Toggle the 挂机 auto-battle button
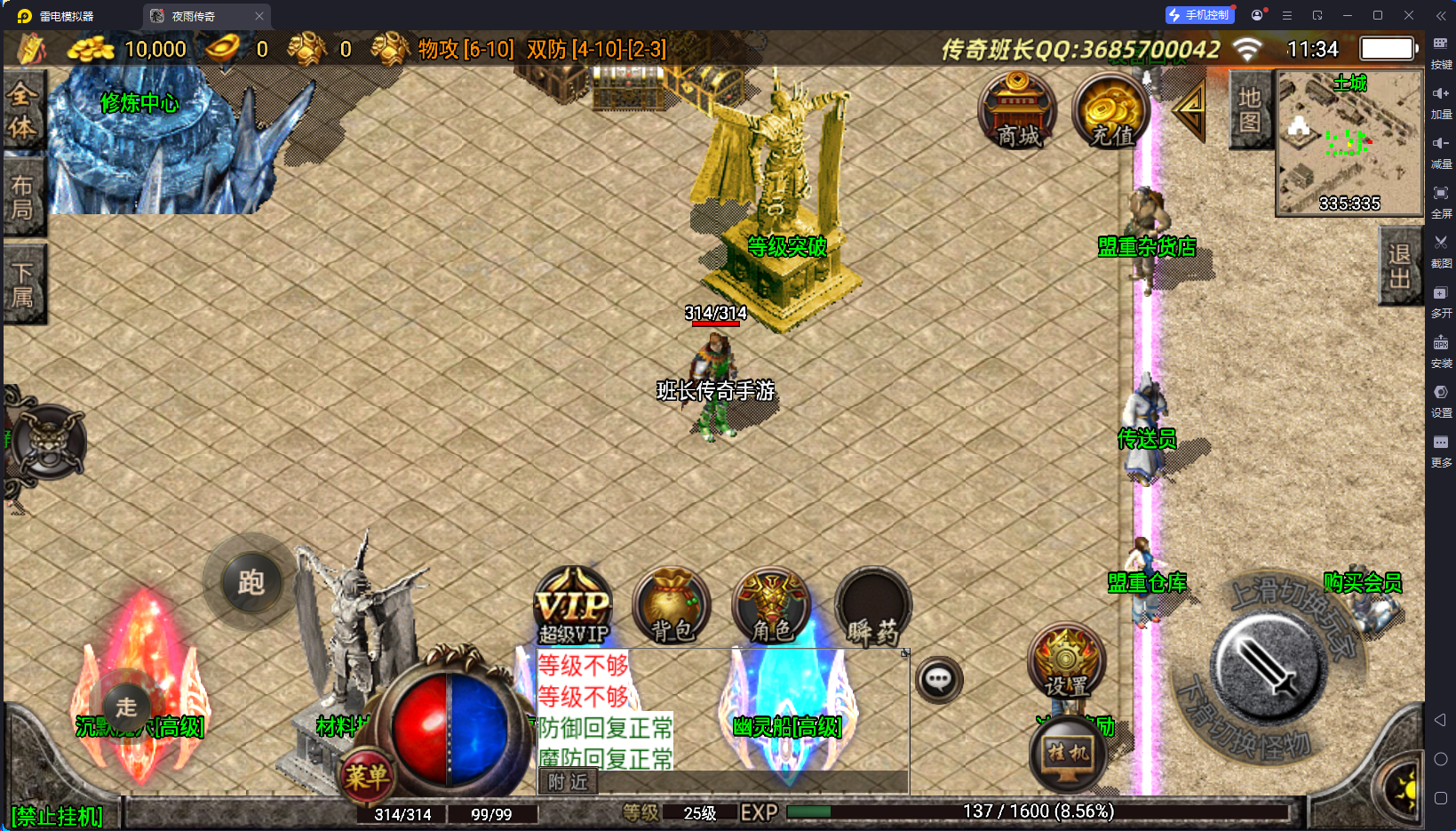The height and width of the screenshot is (831, 1456). point(1069,754)
